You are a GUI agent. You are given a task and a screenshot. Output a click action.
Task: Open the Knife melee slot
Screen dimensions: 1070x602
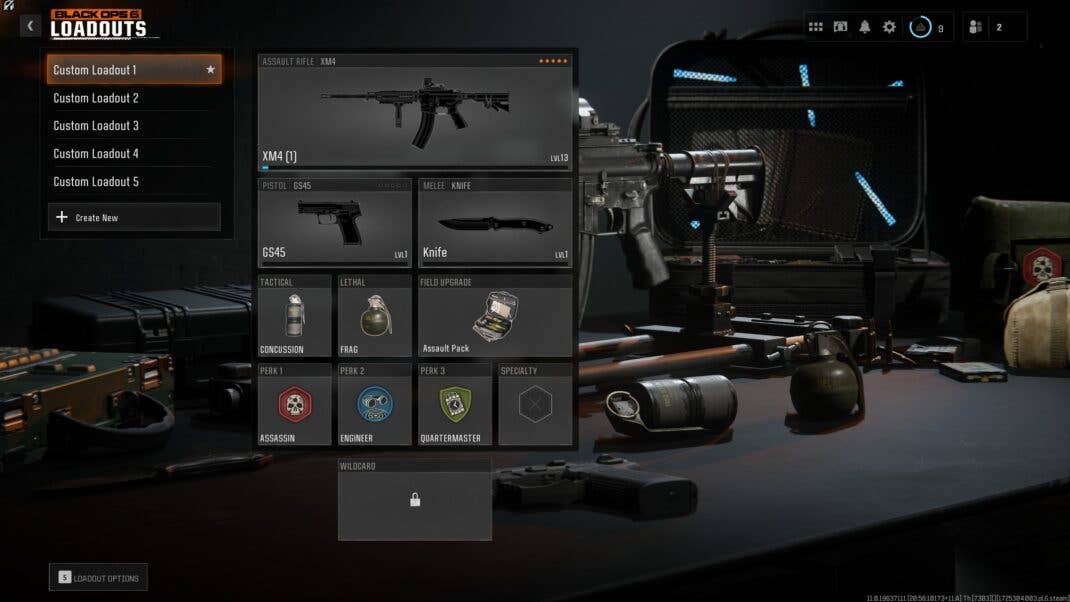click(495, 222)
